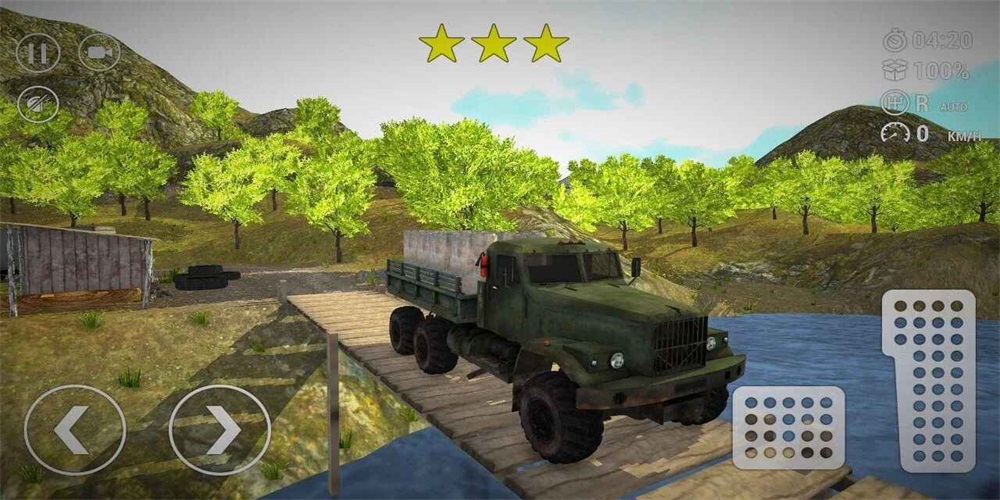
Task: Pause the game with the pause button
Action: pos(38,52)
